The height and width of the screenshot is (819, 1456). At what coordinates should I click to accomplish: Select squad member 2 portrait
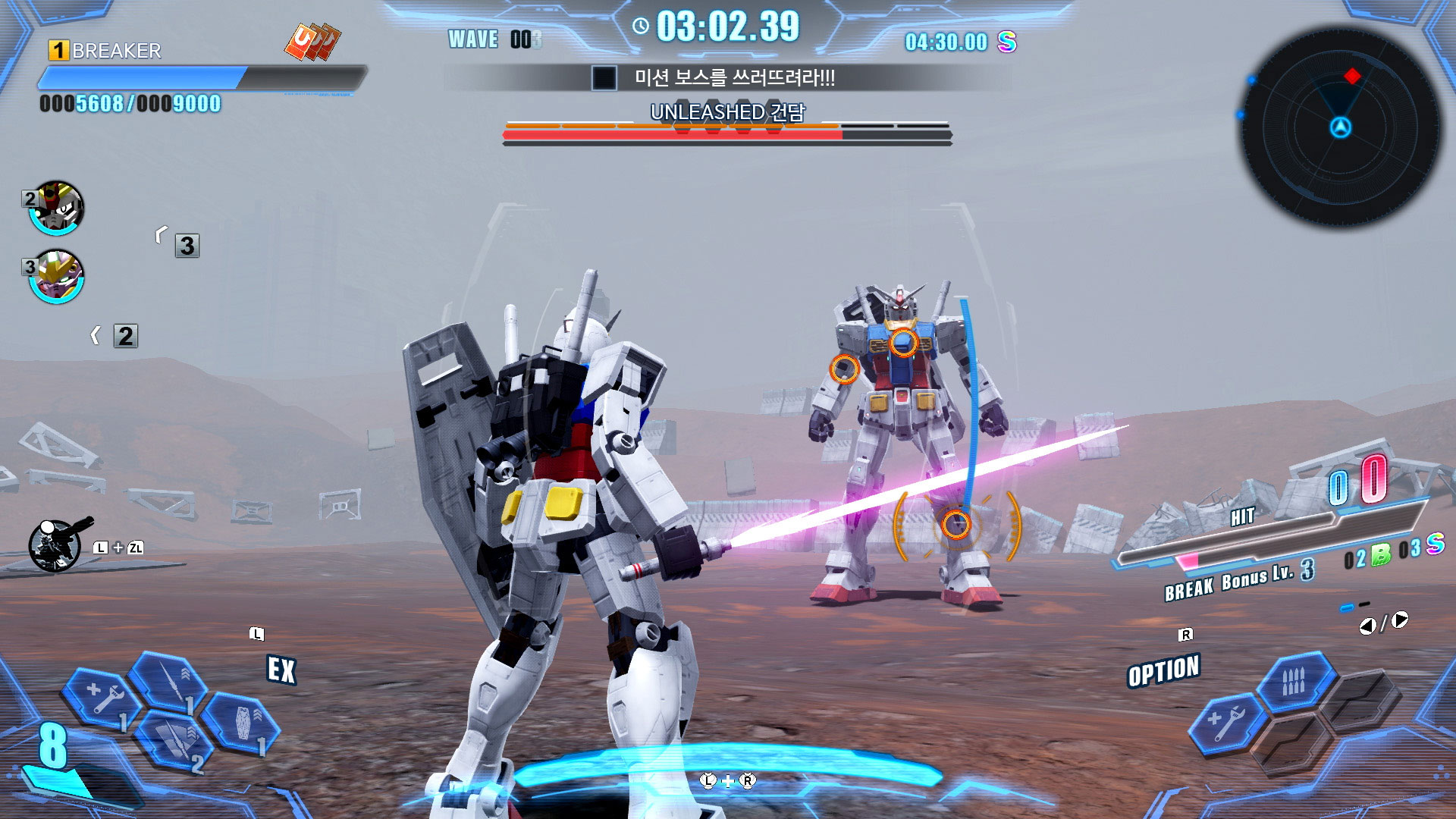pyautogui.click(x=56, y=208)
